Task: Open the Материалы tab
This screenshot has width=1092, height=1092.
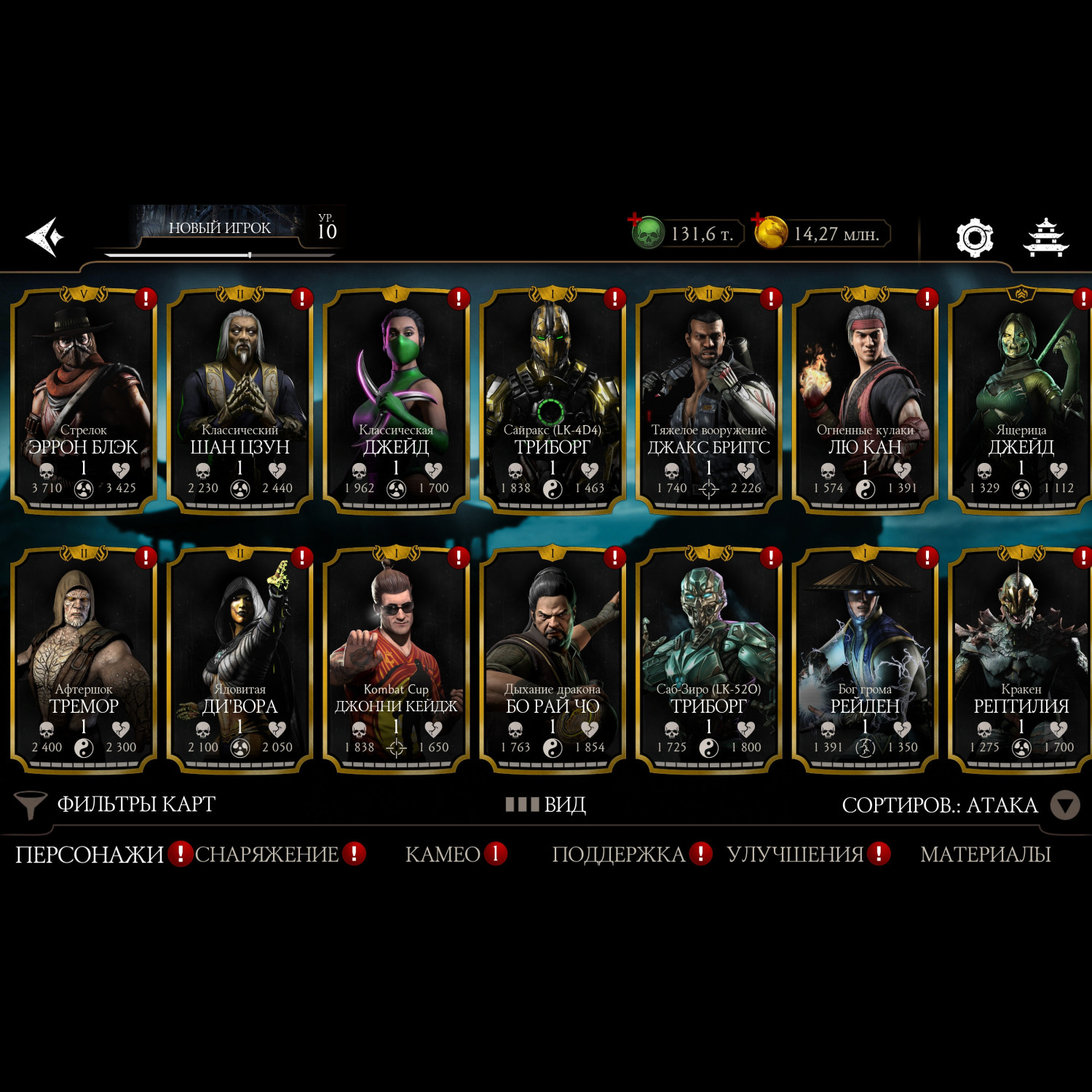Action: (985, 854)
